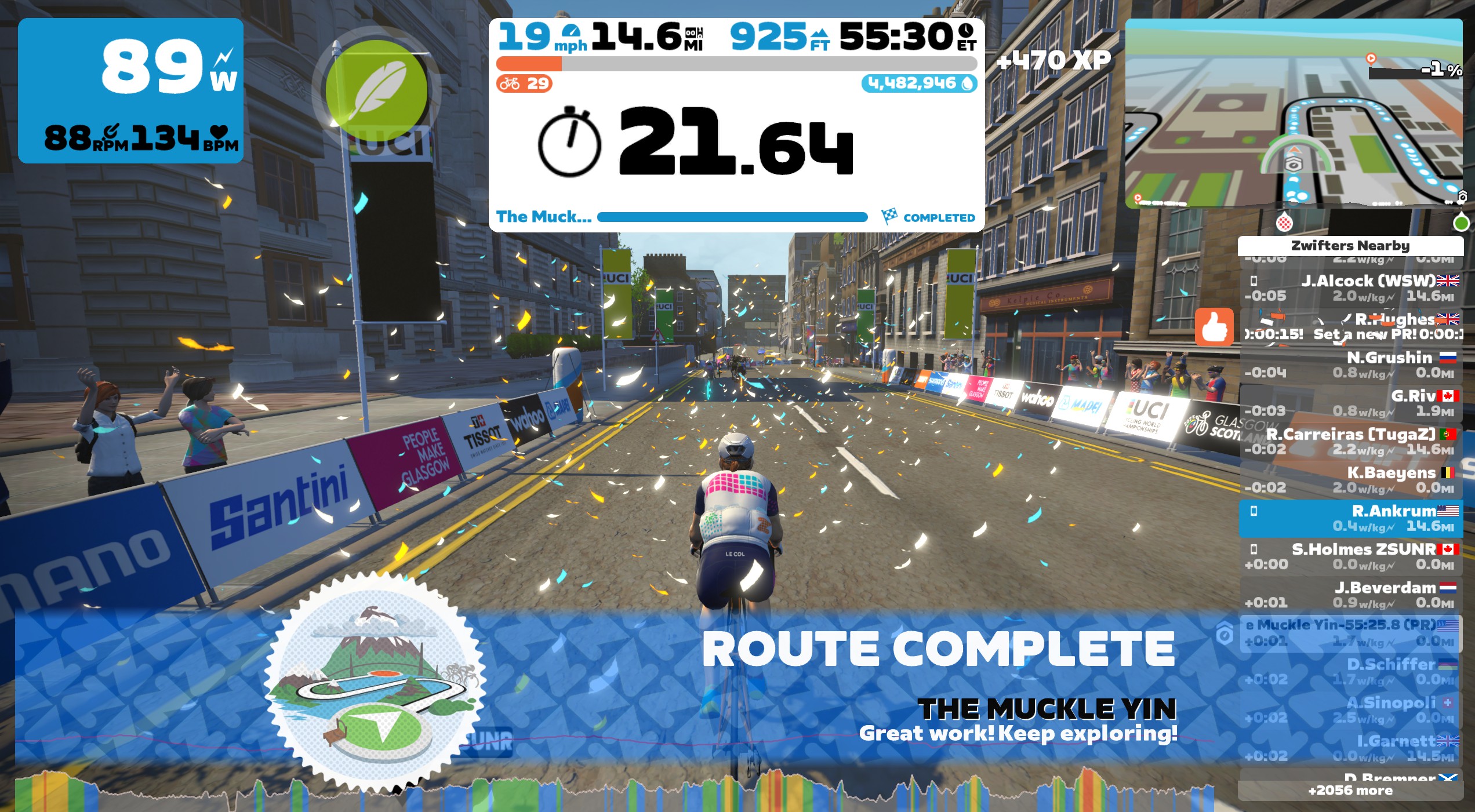Select rider R.Carreiras (TugaZ)

(x=1351, y=441)
